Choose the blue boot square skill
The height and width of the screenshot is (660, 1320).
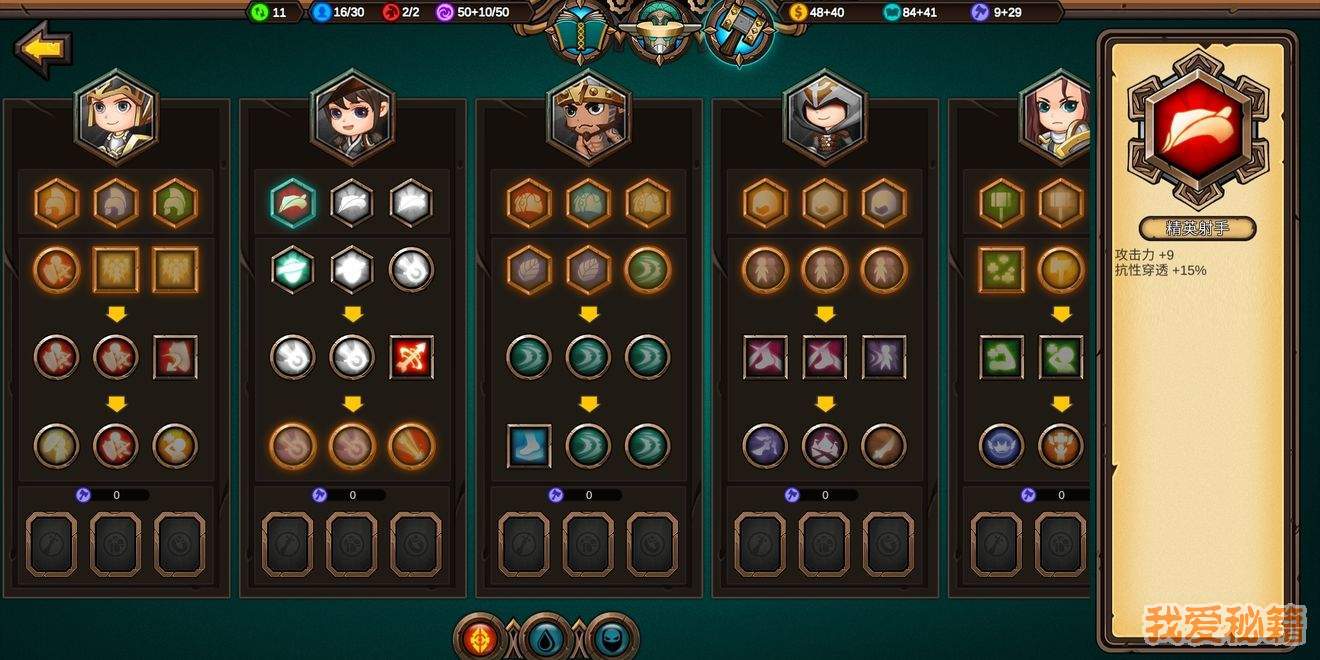tap(529, 446)
